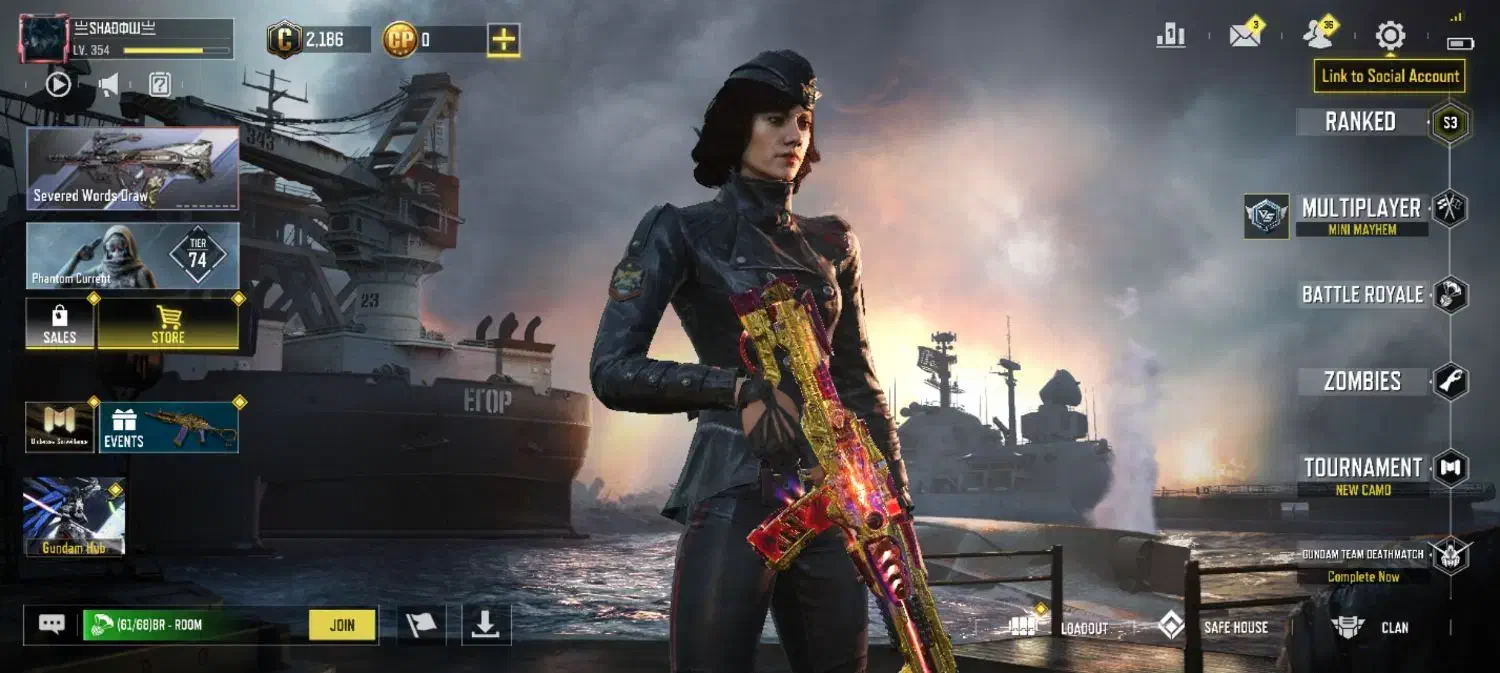
Task: Add CP with the plus button
Action: [503, 40]
